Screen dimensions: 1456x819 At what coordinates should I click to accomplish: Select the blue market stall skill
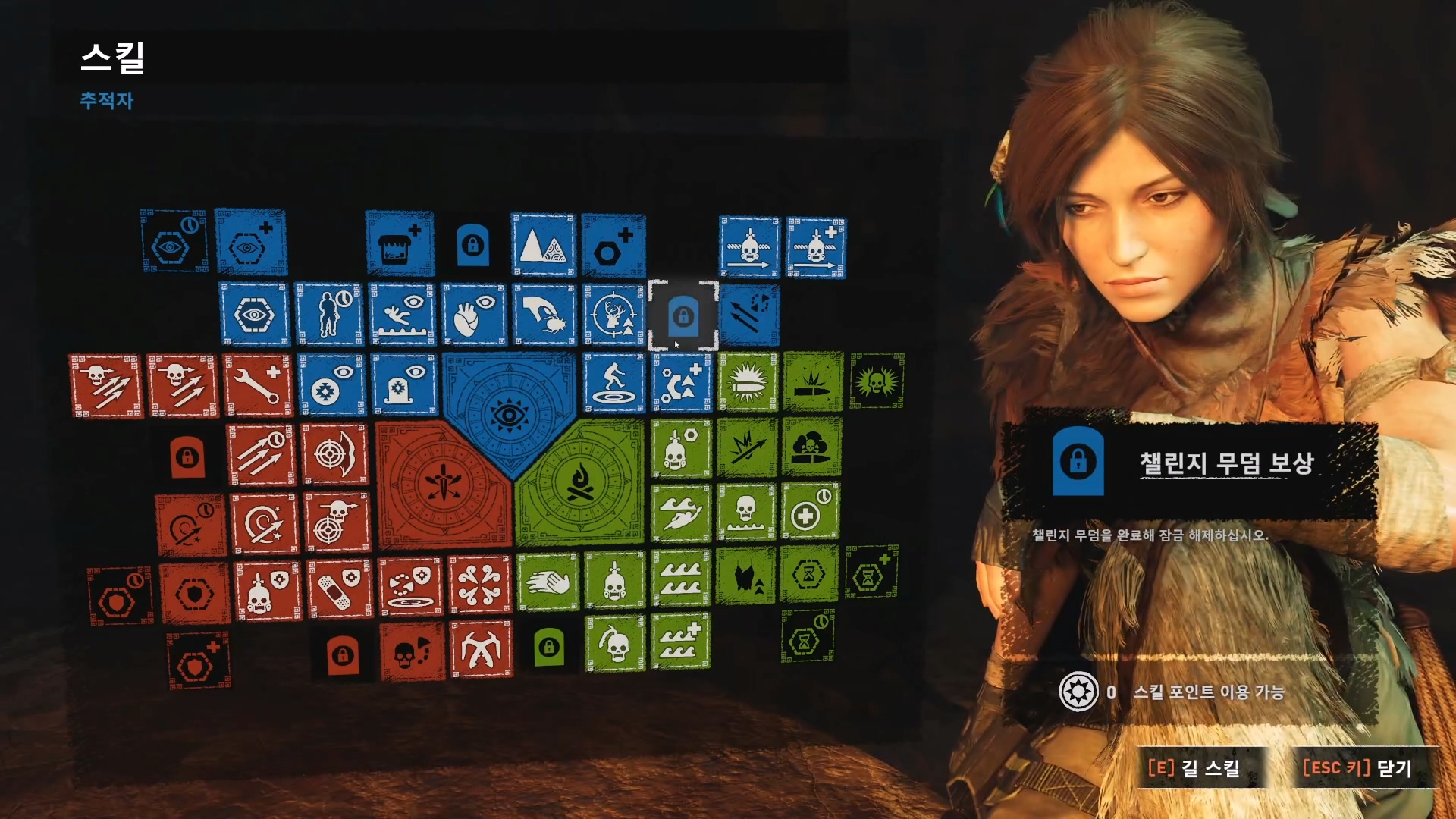coord(399,243)
